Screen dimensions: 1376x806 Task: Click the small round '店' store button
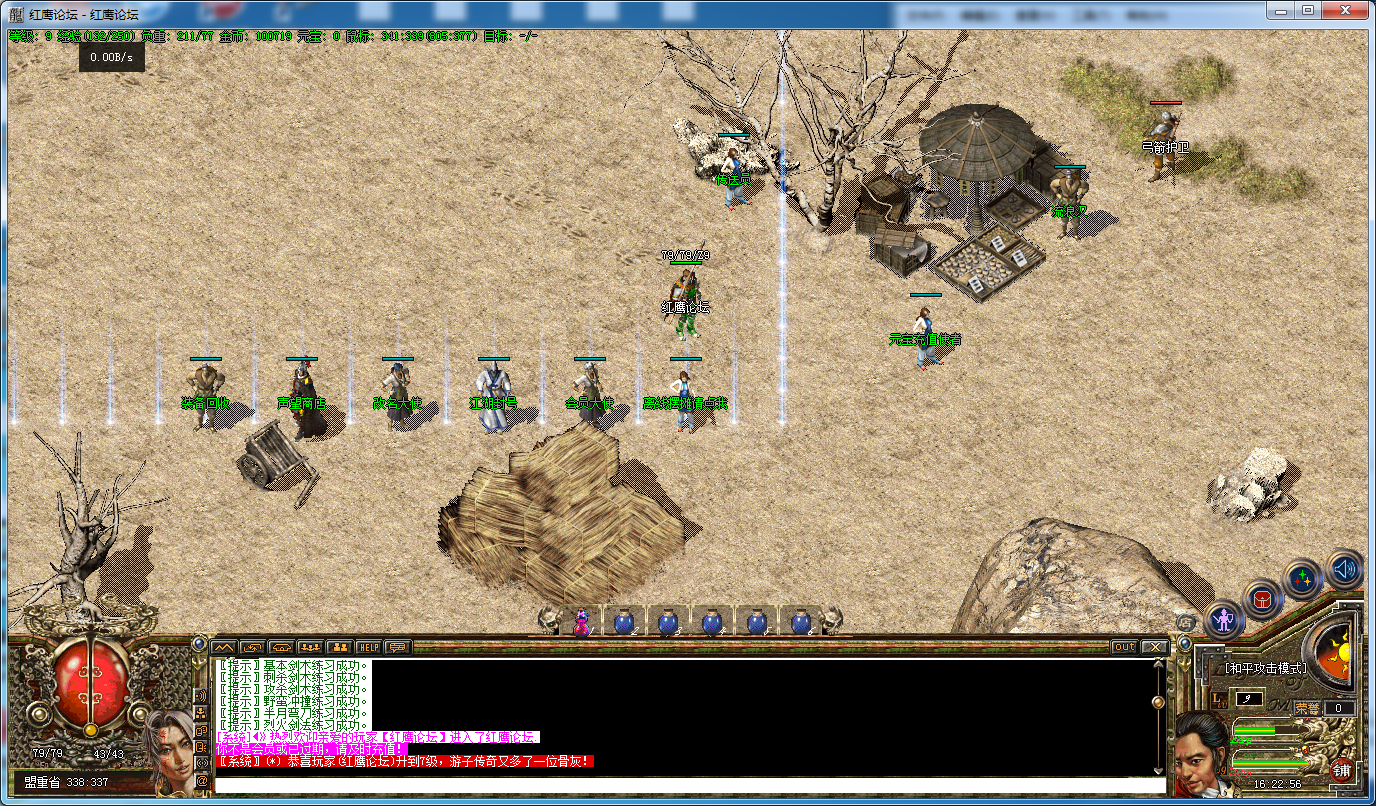1186,622
